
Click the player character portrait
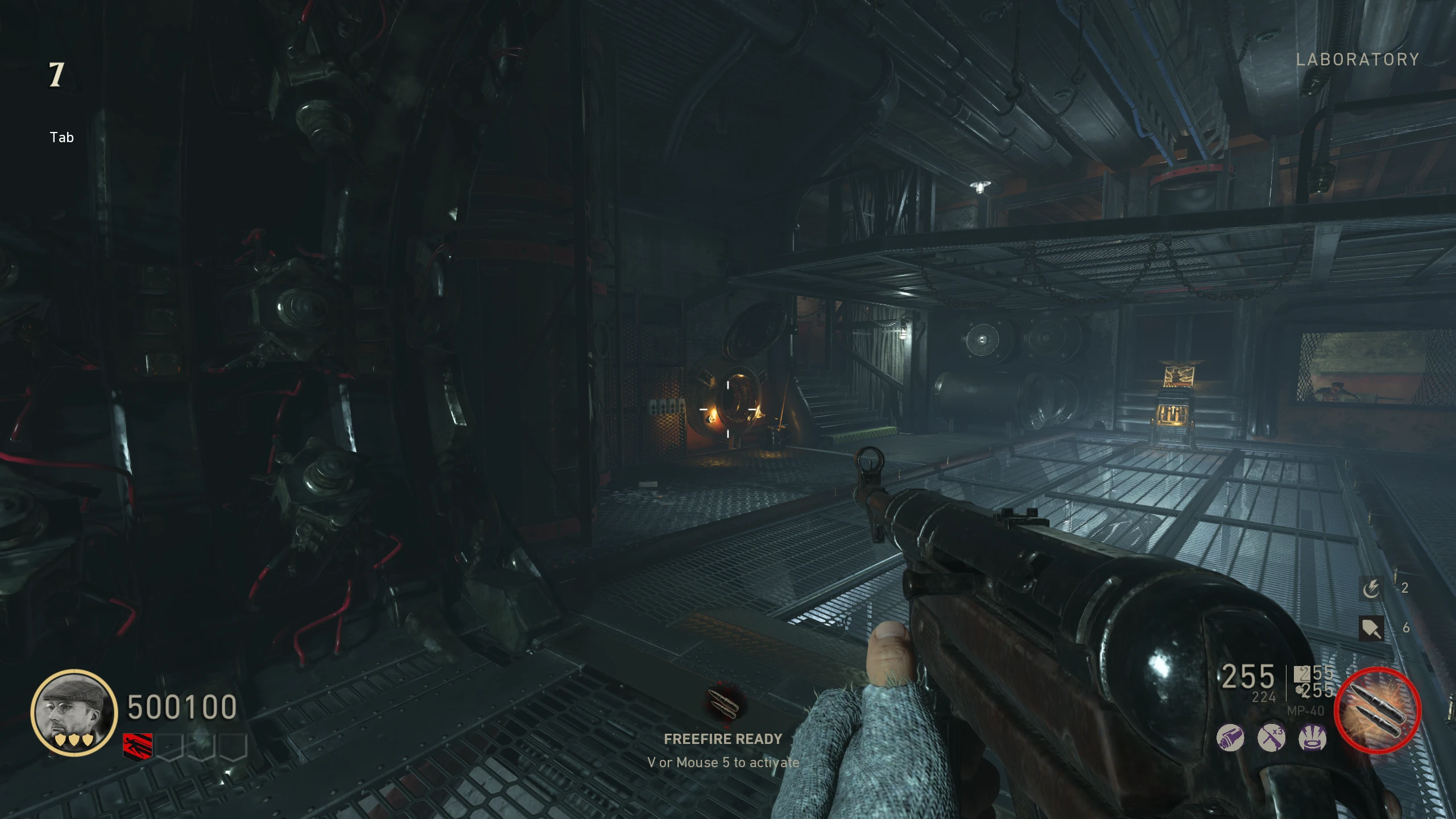click(74, 712)
